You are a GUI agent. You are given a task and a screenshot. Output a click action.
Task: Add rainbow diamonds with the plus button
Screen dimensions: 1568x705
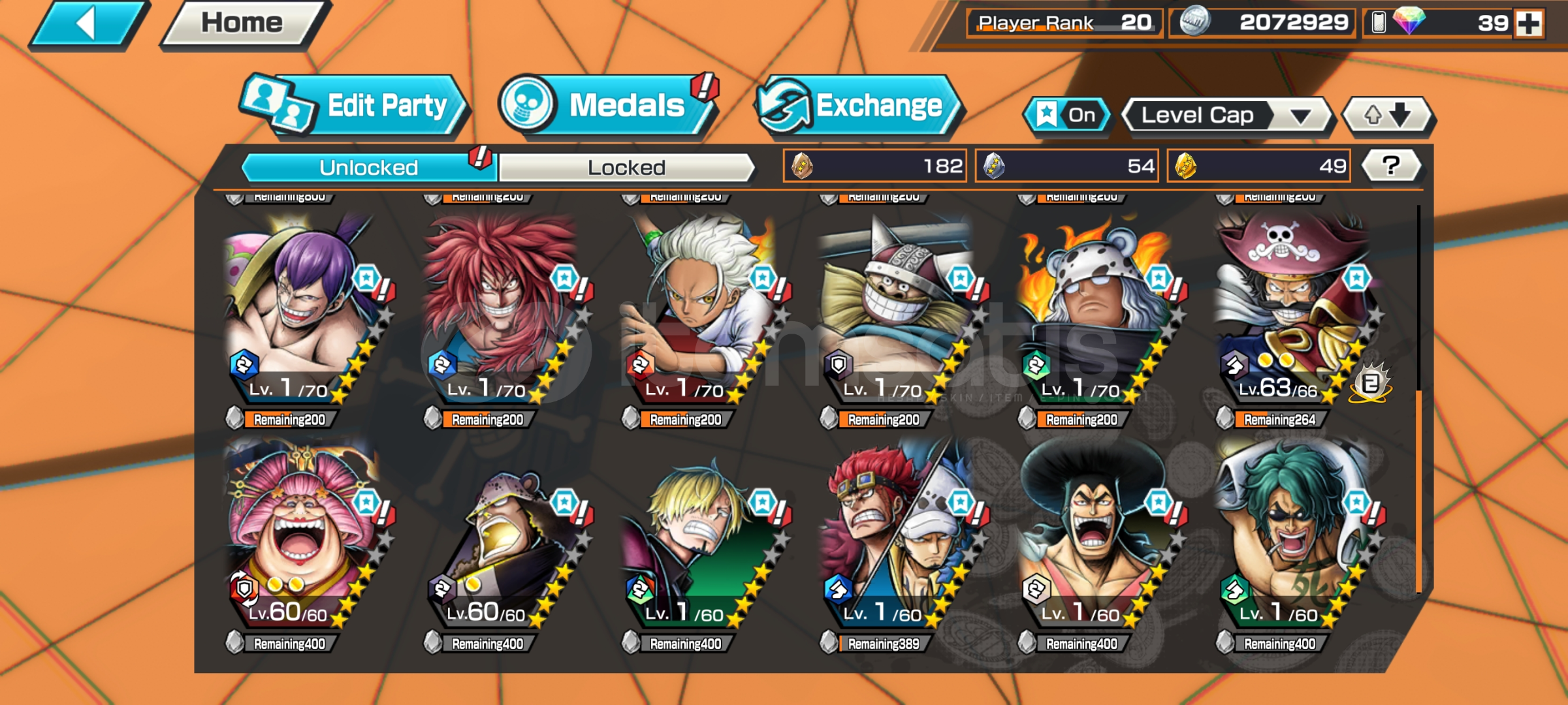[x=1529, y=23]
